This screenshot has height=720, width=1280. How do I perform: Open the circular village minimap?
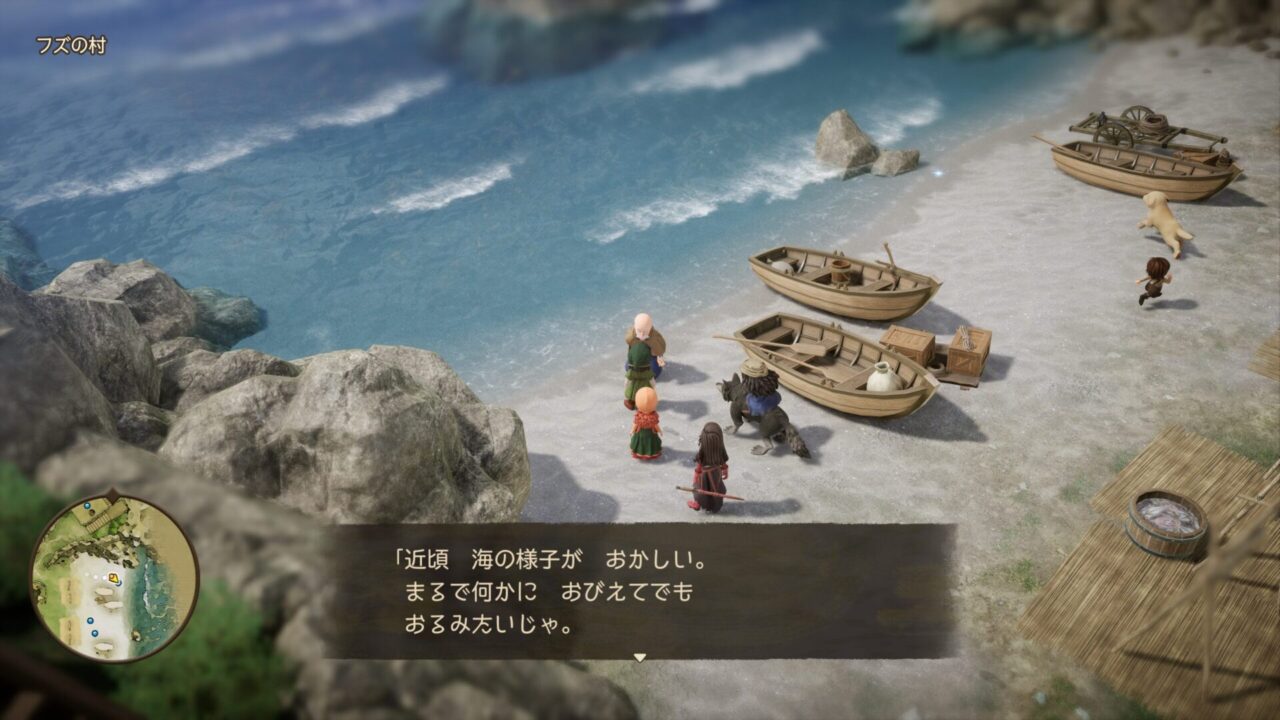[113, 578]
